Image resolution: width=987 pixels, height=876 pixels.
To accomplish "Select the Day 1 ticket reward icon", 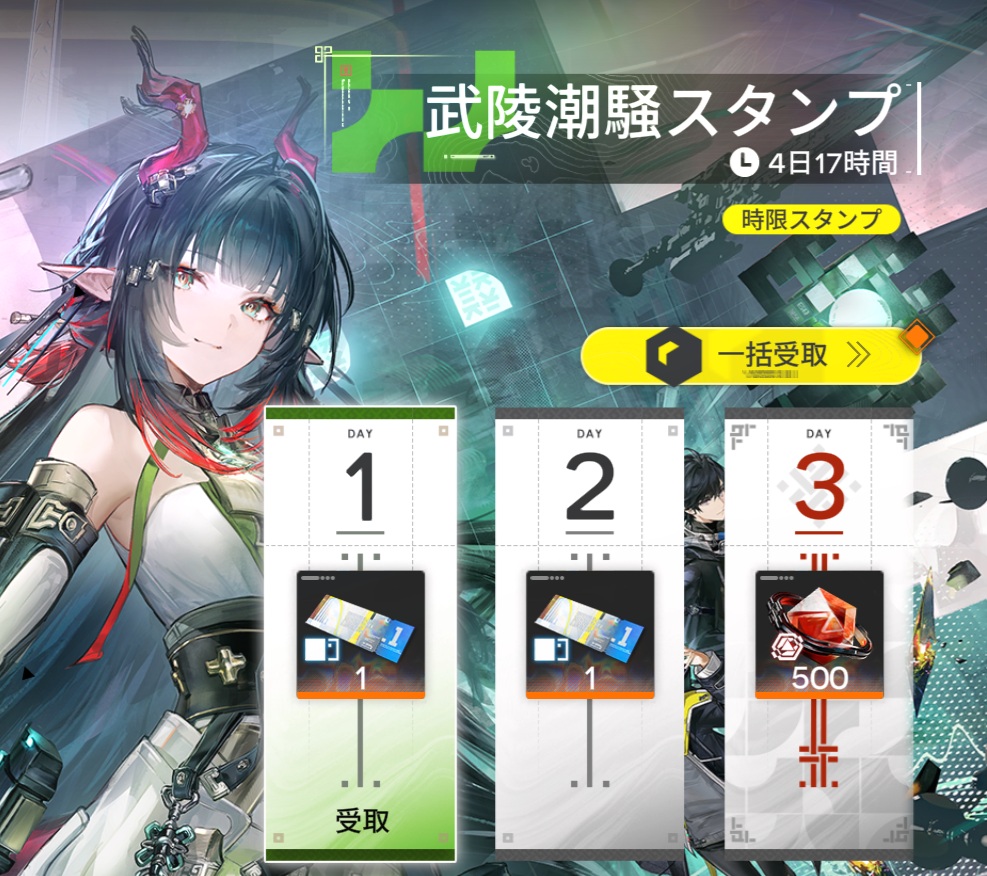I will click(x=361, y=634).
